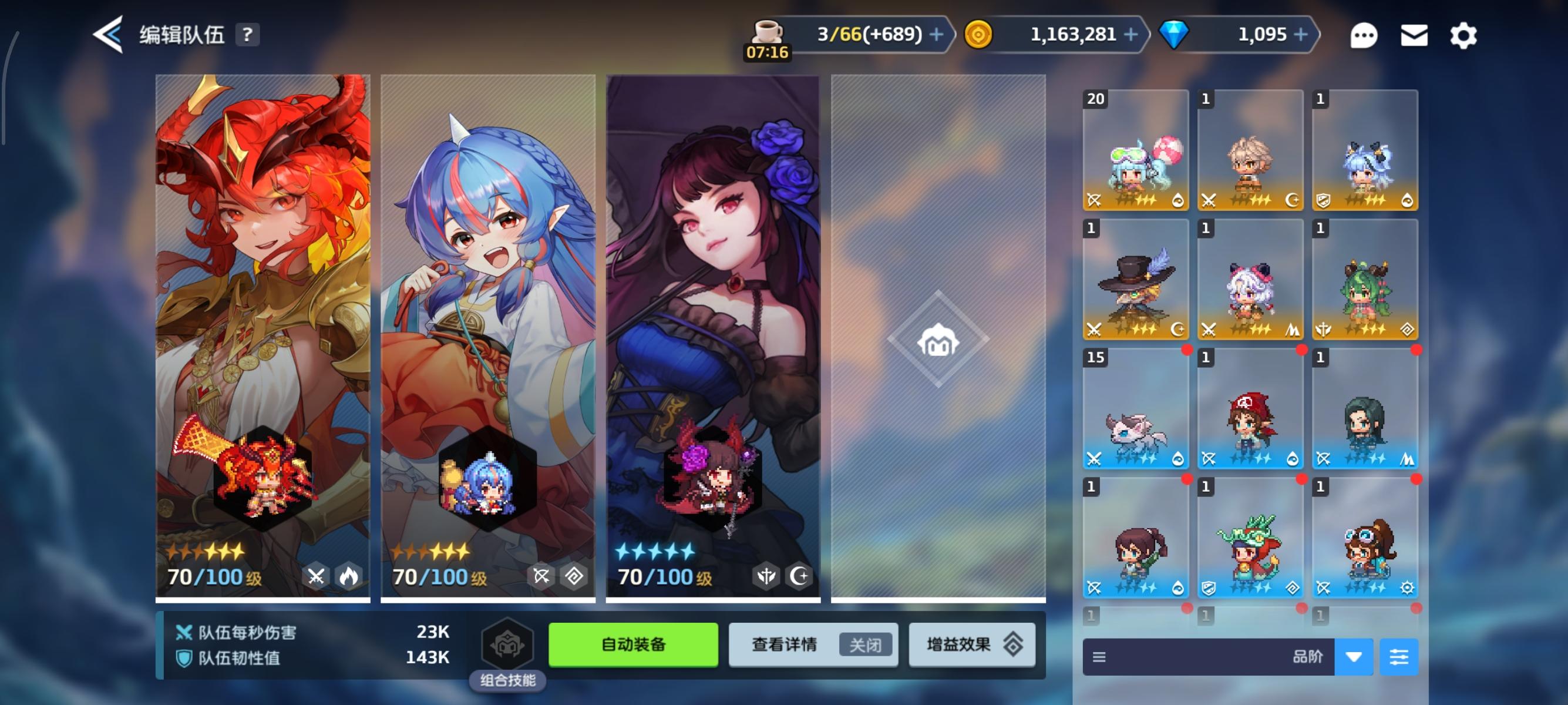Click the help question mark beside 编辑队伍
Viewport: 1568px width, 705px height.
coord(246,35)
